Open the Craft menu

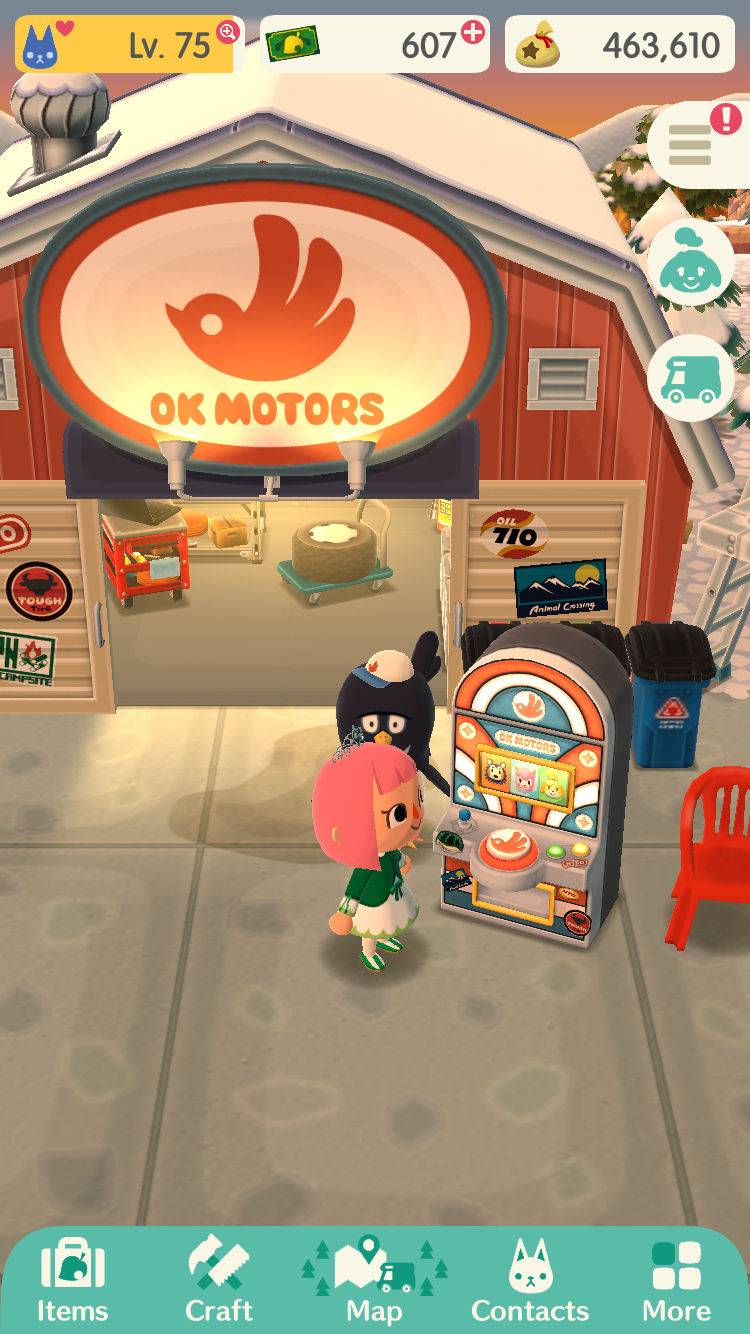[x=219, y=1280]
